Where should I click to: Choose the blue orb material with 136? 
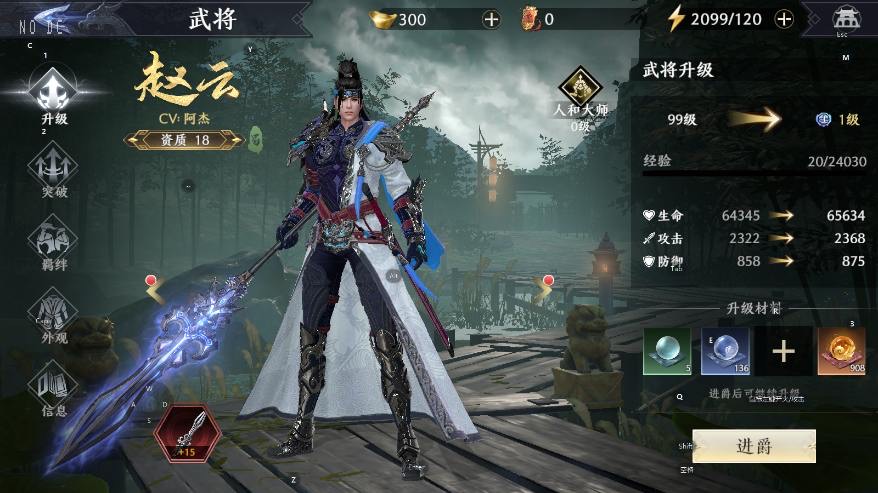click(725, 351)
